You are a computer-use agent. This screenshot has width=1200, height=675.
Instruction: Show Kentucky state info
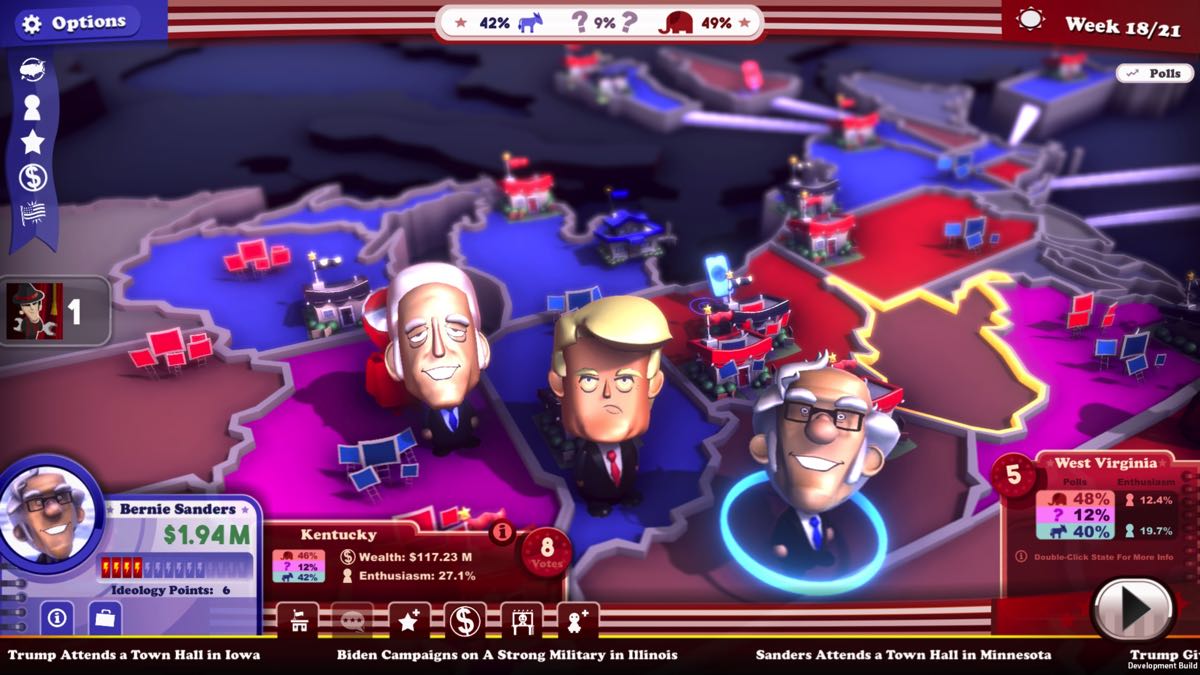(502, 532)
